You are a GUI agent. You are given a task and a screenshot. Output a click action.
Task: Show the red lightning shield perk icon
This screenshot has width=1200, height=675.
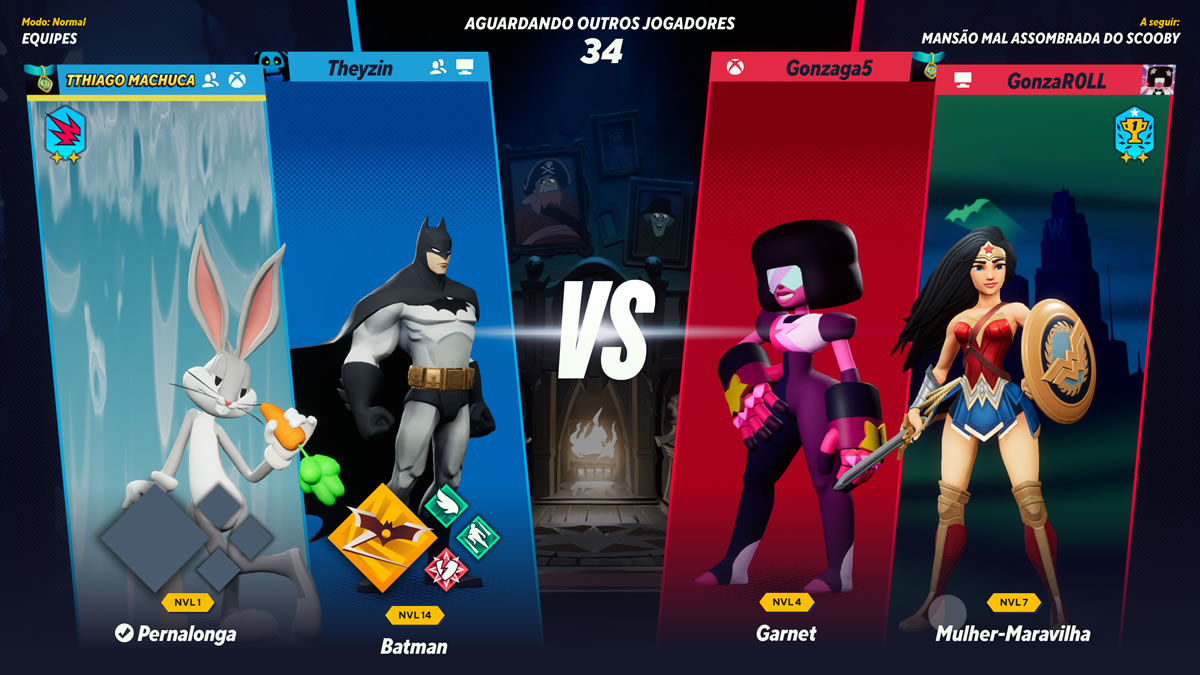point(446,569)
